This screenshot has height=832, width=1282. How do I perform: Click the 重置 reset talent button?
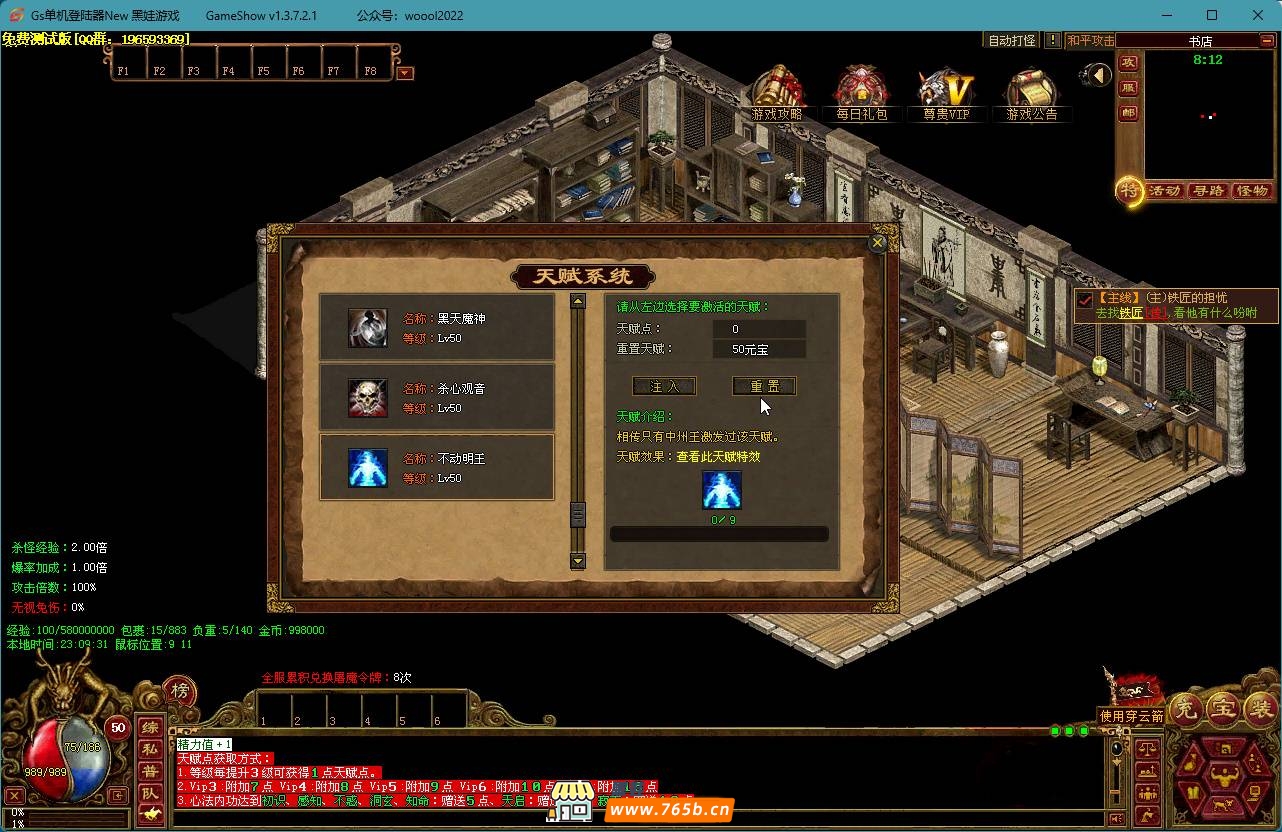point(764,386)
